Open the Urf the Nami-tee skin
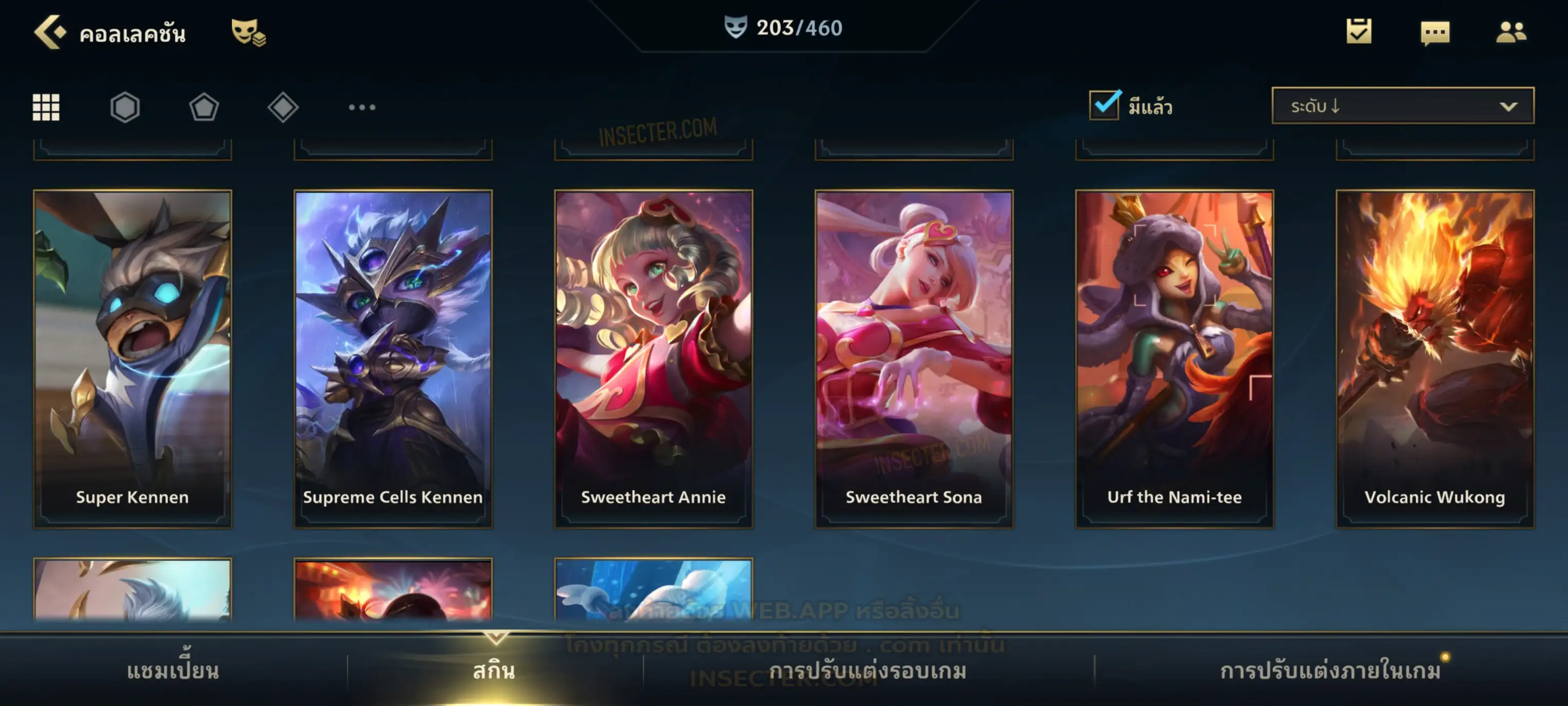Screen dimensions: 1568x706 tap(1174, 358)
